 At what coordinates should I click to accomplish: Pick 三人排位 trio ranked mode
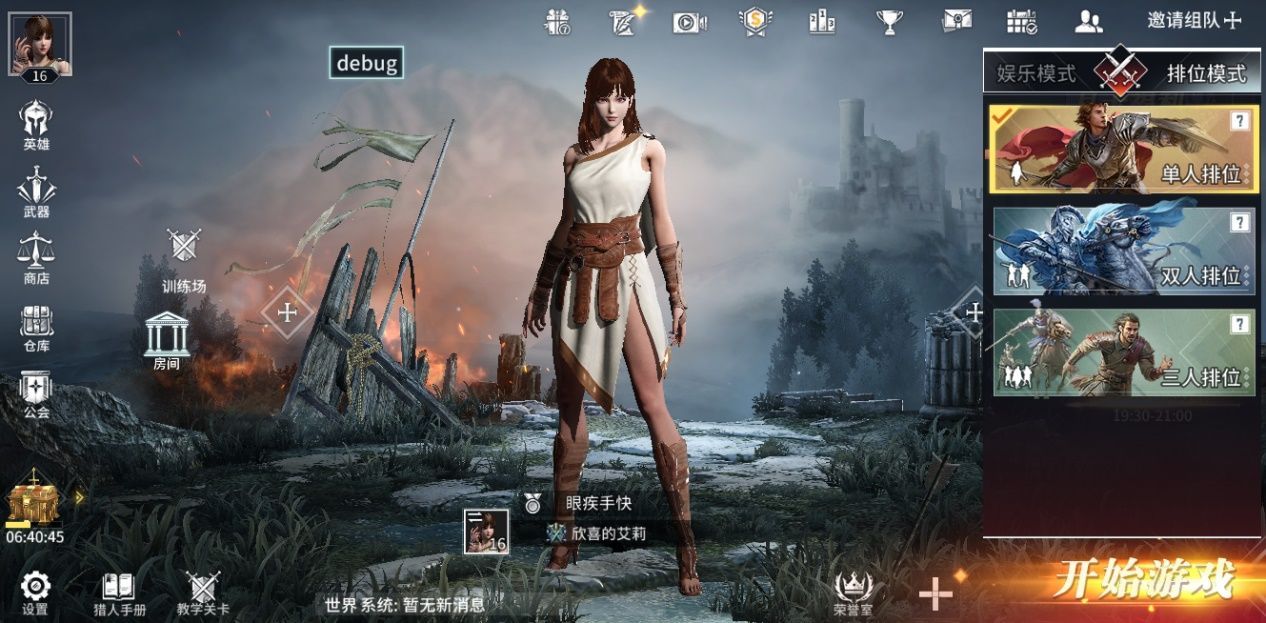1123,352
